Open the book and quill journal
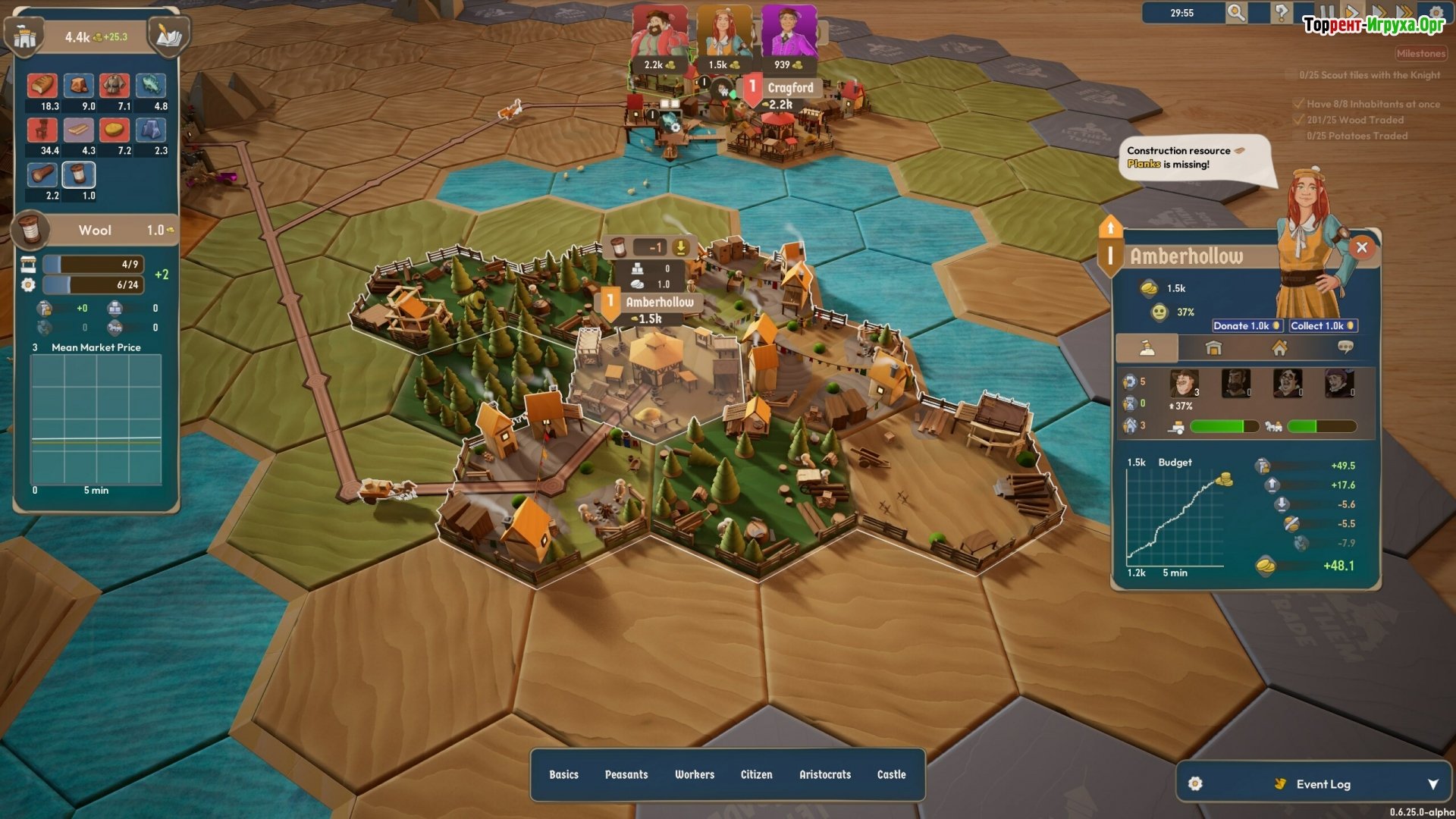 tap(168, 36)
